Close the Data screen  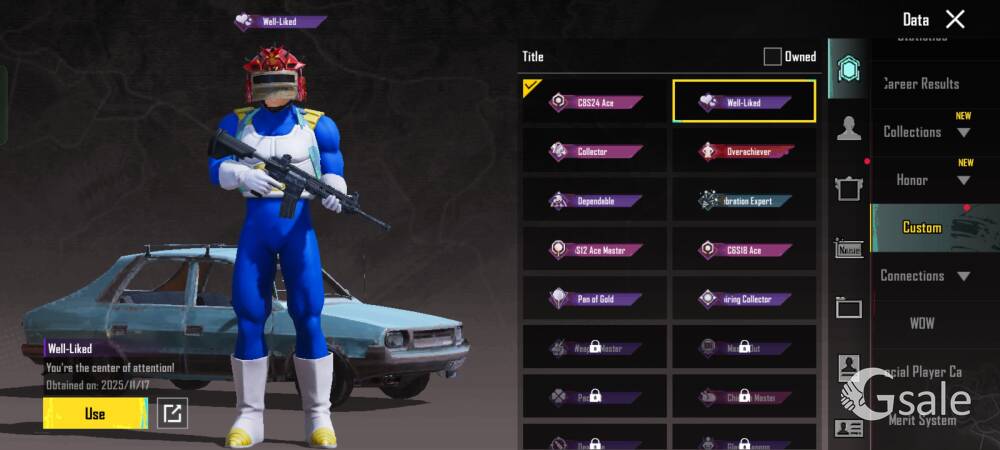(x=955, y=19)
